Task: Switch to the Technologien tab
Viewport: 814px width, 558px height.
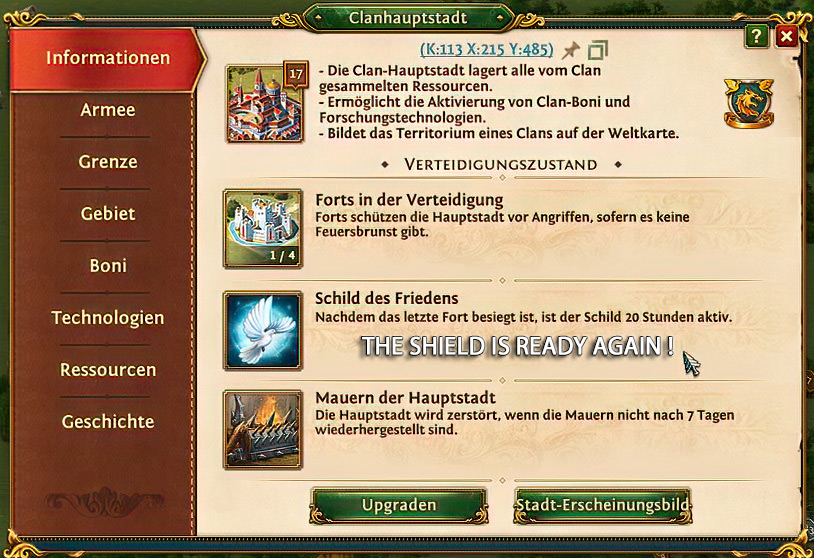Action: [x=108, y=318]
